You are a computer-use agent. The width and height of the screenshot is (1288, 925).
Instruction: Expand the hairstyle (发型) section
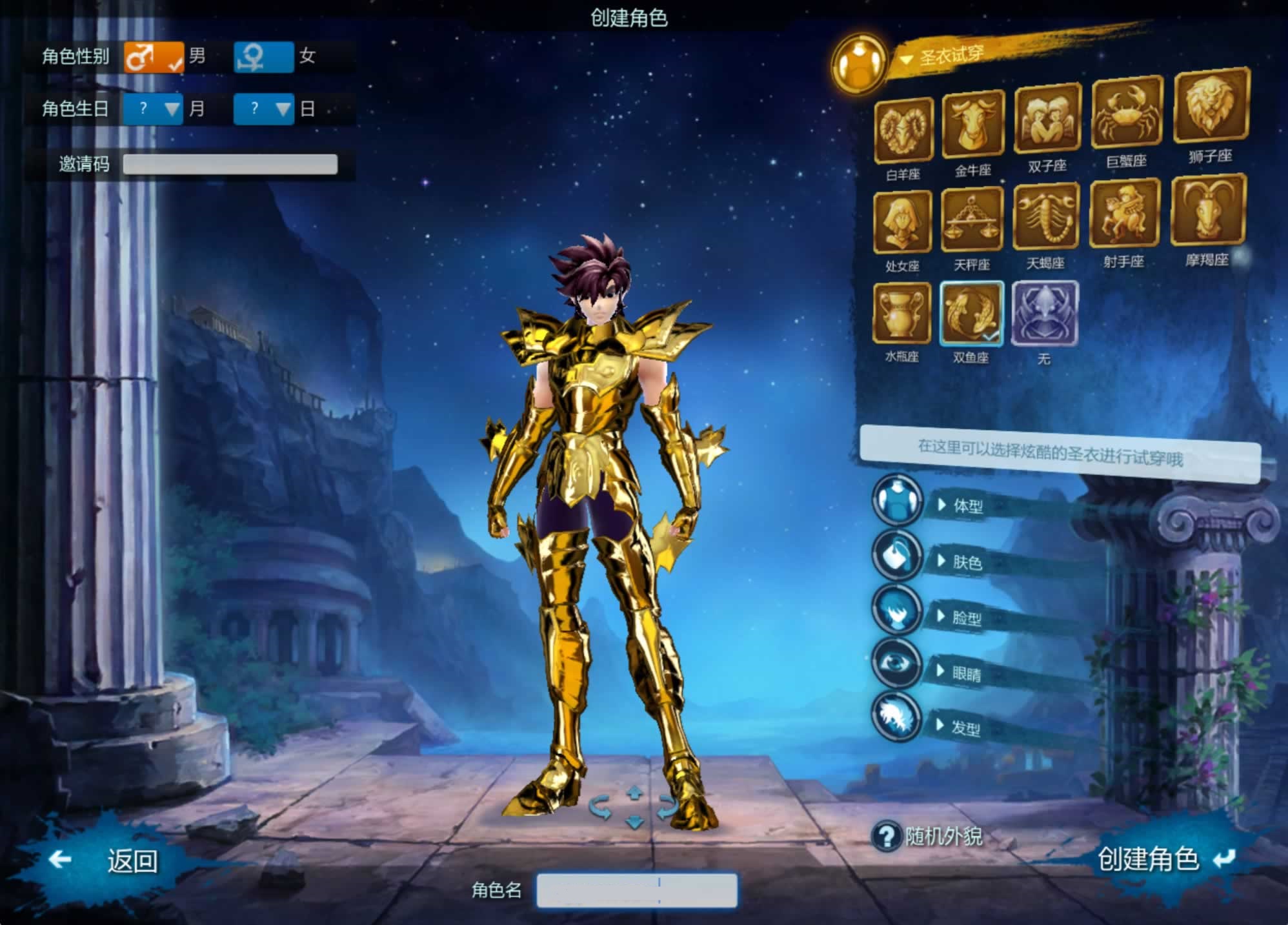point(965,728)
